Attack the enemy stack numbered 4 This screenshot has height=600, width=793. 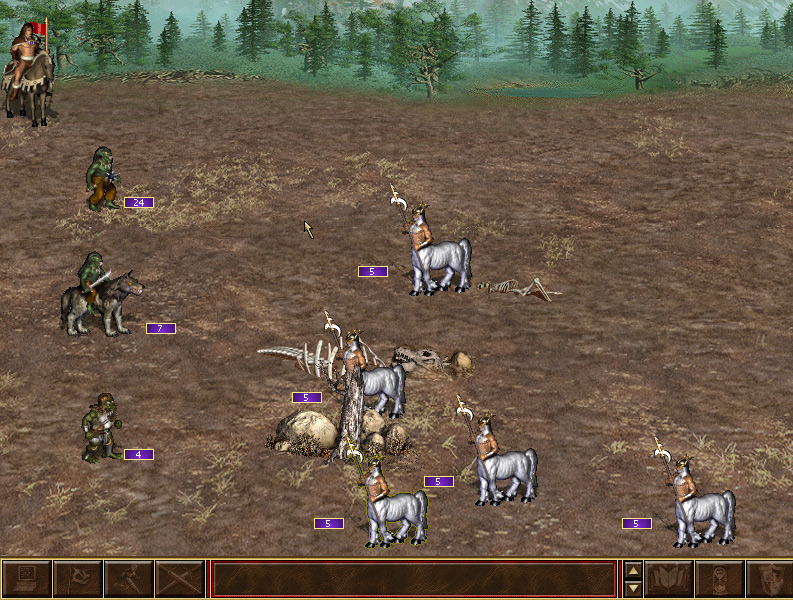100,430
